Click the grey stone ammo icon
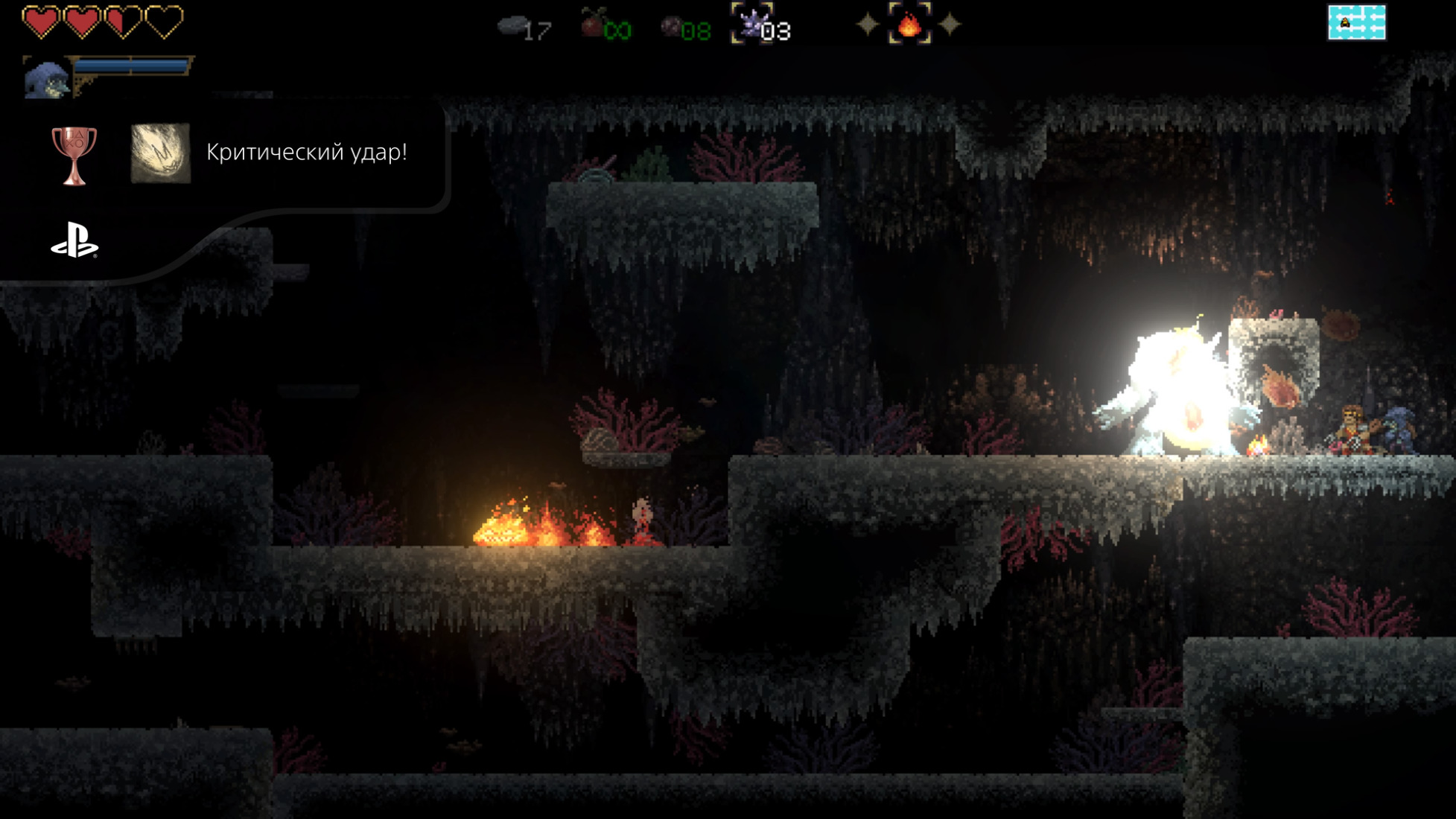Image resolution: width=1456 pixels, height=819 pixels. [x=511, y=25]
